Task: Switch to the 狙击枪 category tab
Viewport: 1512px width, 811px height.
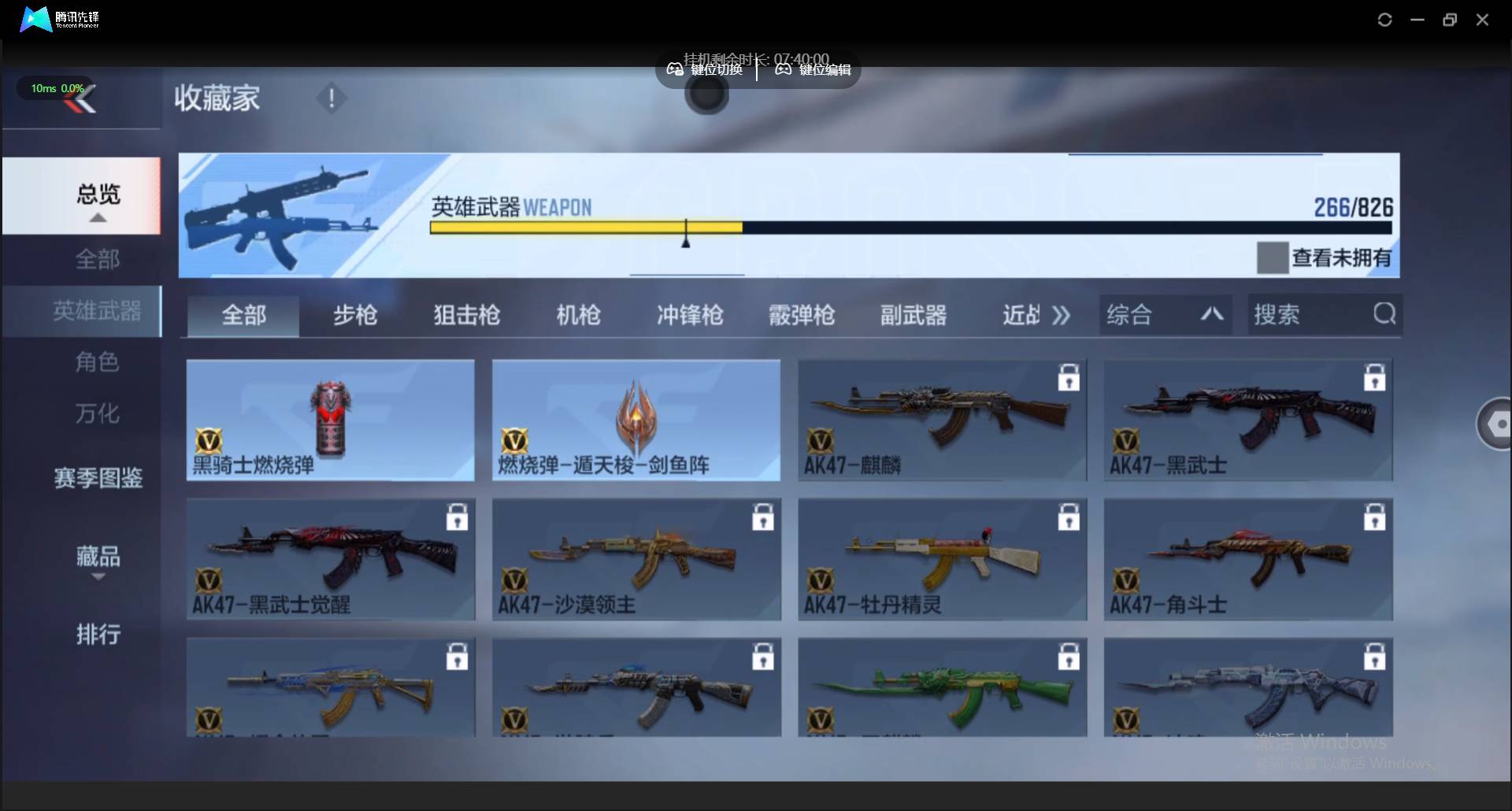Action: tap(465, 314)
